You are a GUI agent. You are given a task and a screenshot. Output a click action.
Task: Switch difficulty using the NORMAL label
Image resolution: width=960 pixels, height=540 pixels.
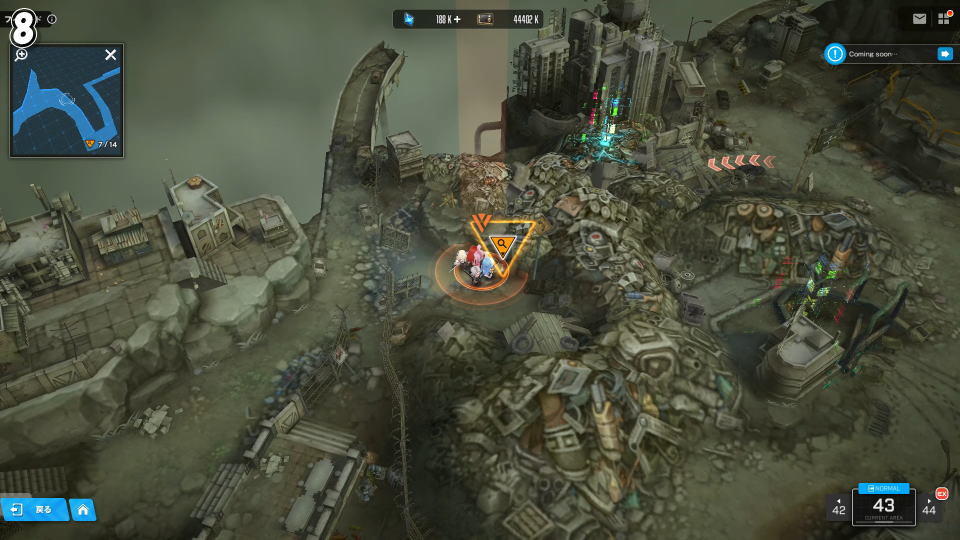tap(884, 488)
